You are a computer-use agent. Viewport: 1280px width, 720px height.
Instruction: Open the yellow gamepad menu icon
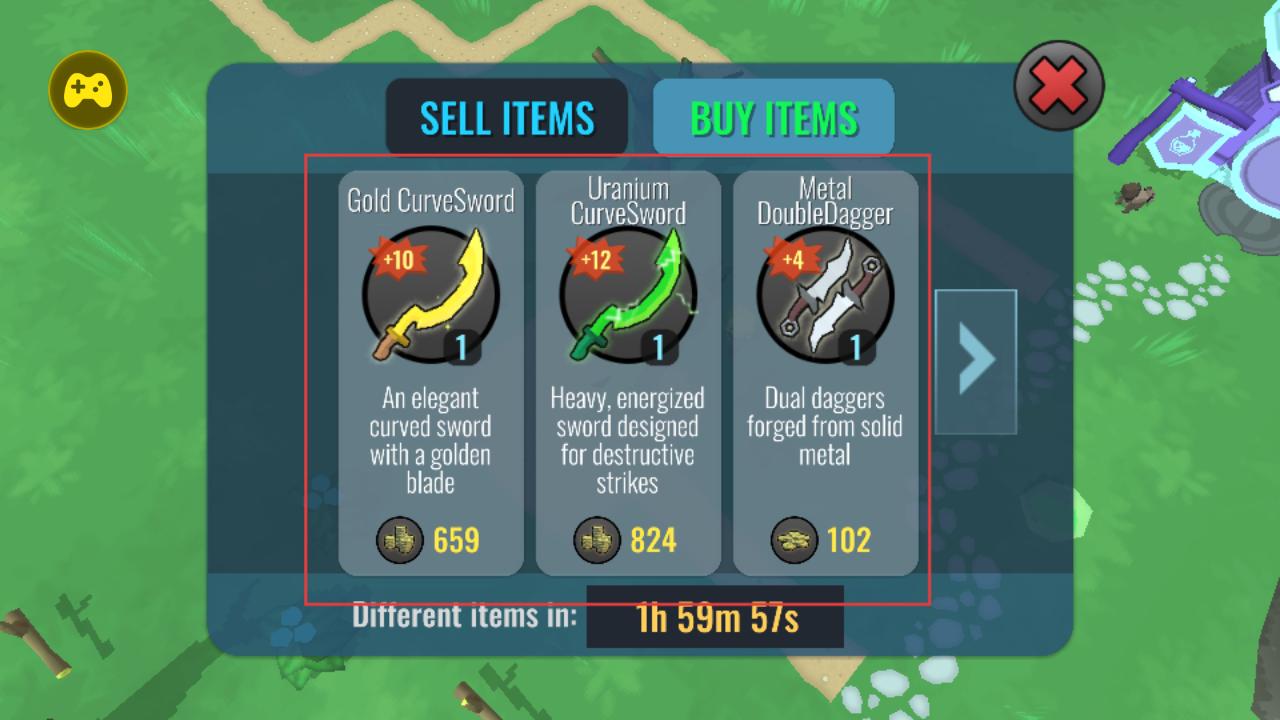point(88,91)
